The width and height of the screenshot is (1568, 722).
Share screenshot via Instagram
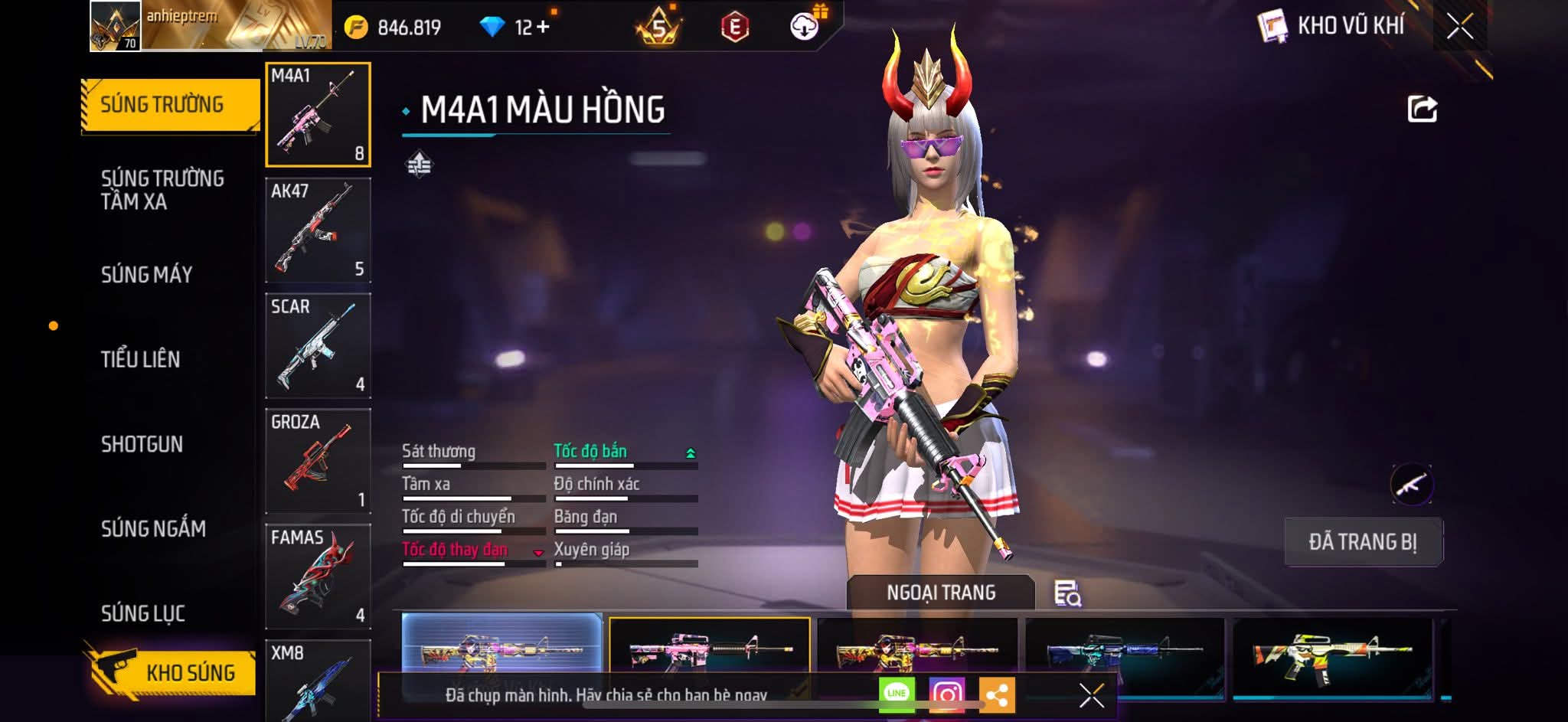[x=946, y=694]
